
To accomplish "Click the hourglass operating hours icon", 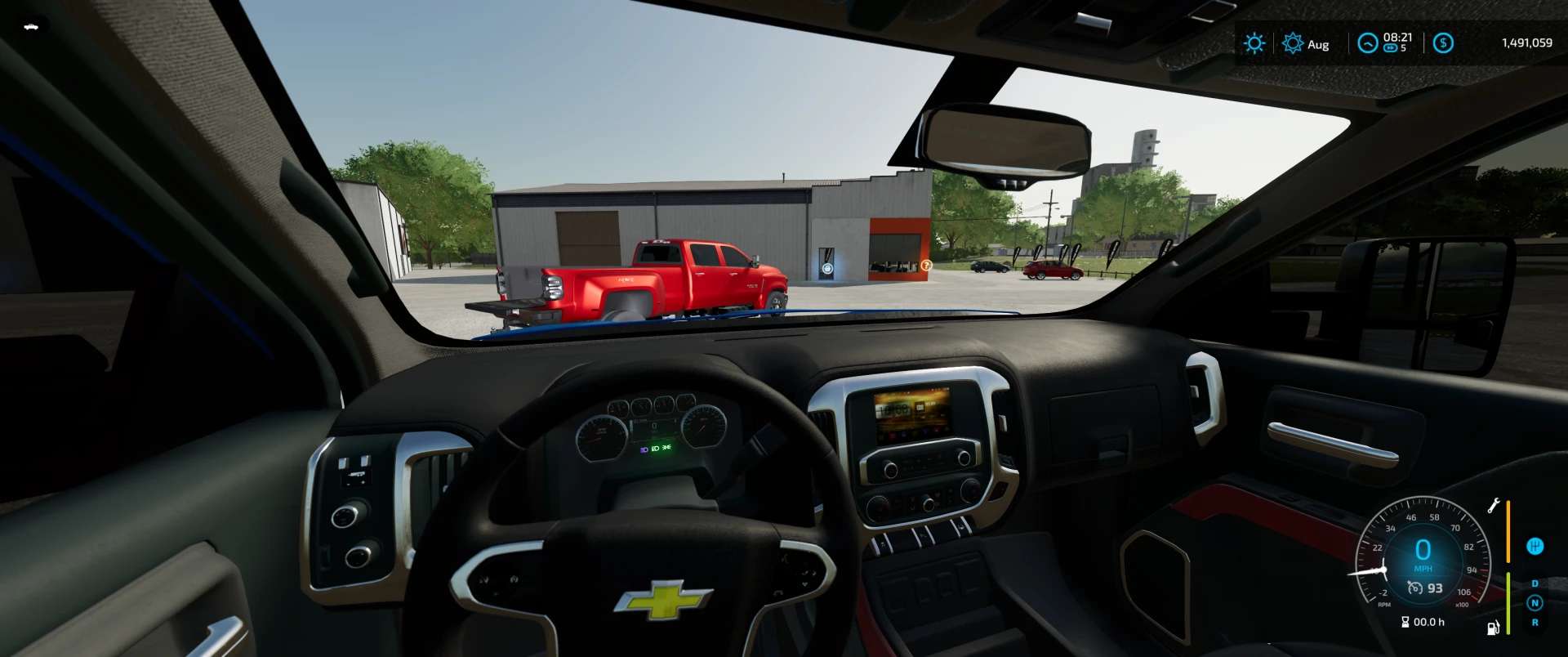I will (1405, 622).
